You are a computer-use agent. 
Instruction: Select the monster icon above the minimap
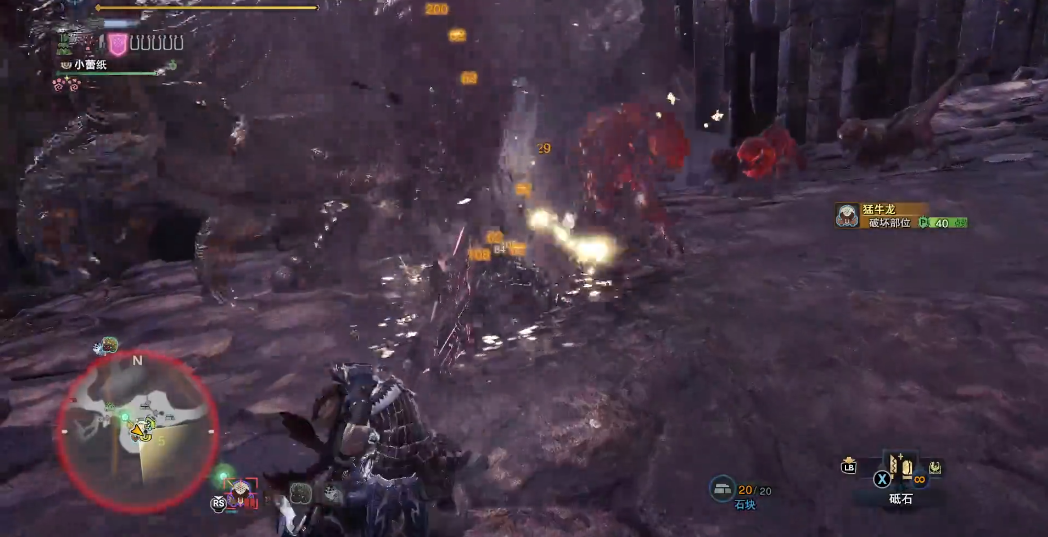tap(107, 346)
